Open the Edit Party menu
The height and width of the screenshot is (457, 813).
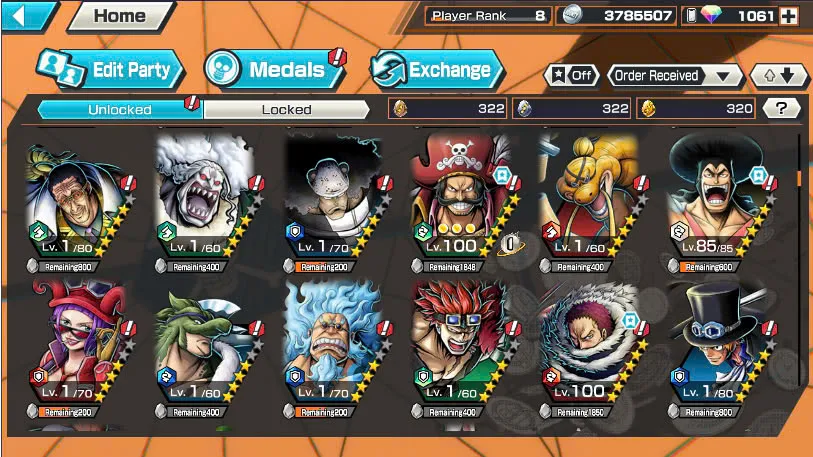point(110,70)
